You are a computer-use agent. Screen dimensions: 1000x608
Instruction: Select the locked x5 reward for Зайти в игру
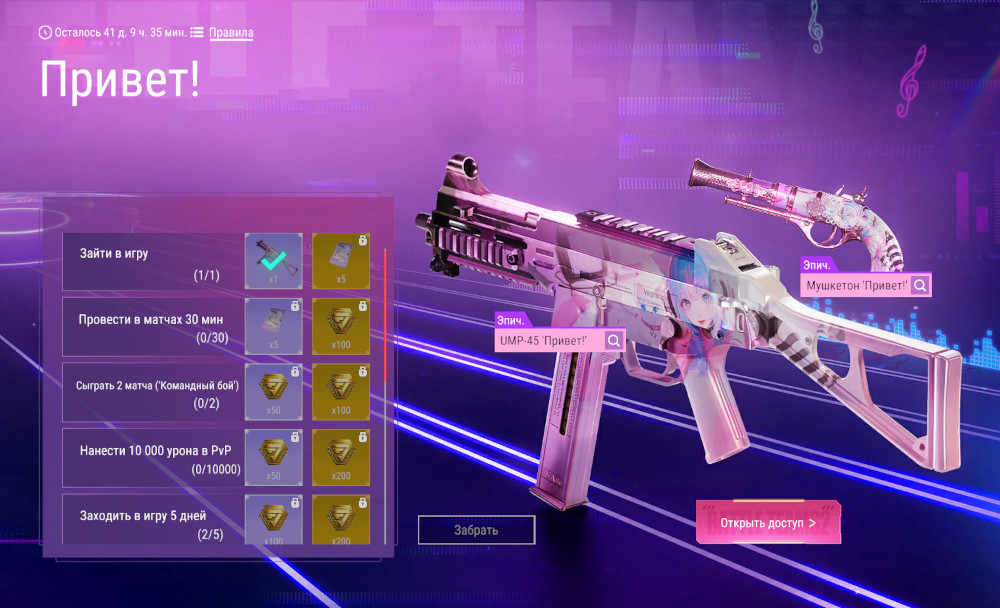[341, 261]
